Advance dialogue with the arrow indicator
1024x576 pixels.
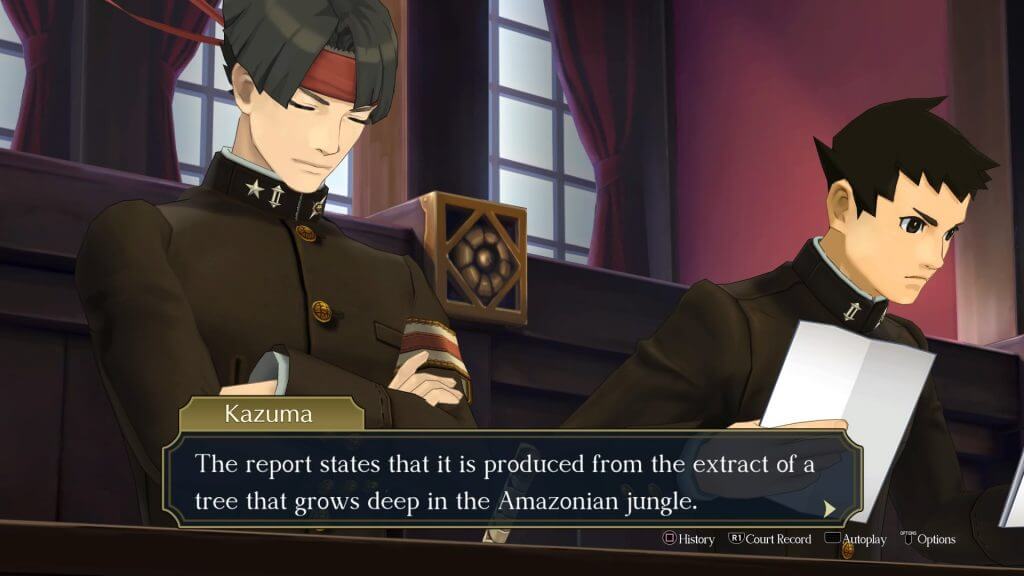click(x=829, y=508)
